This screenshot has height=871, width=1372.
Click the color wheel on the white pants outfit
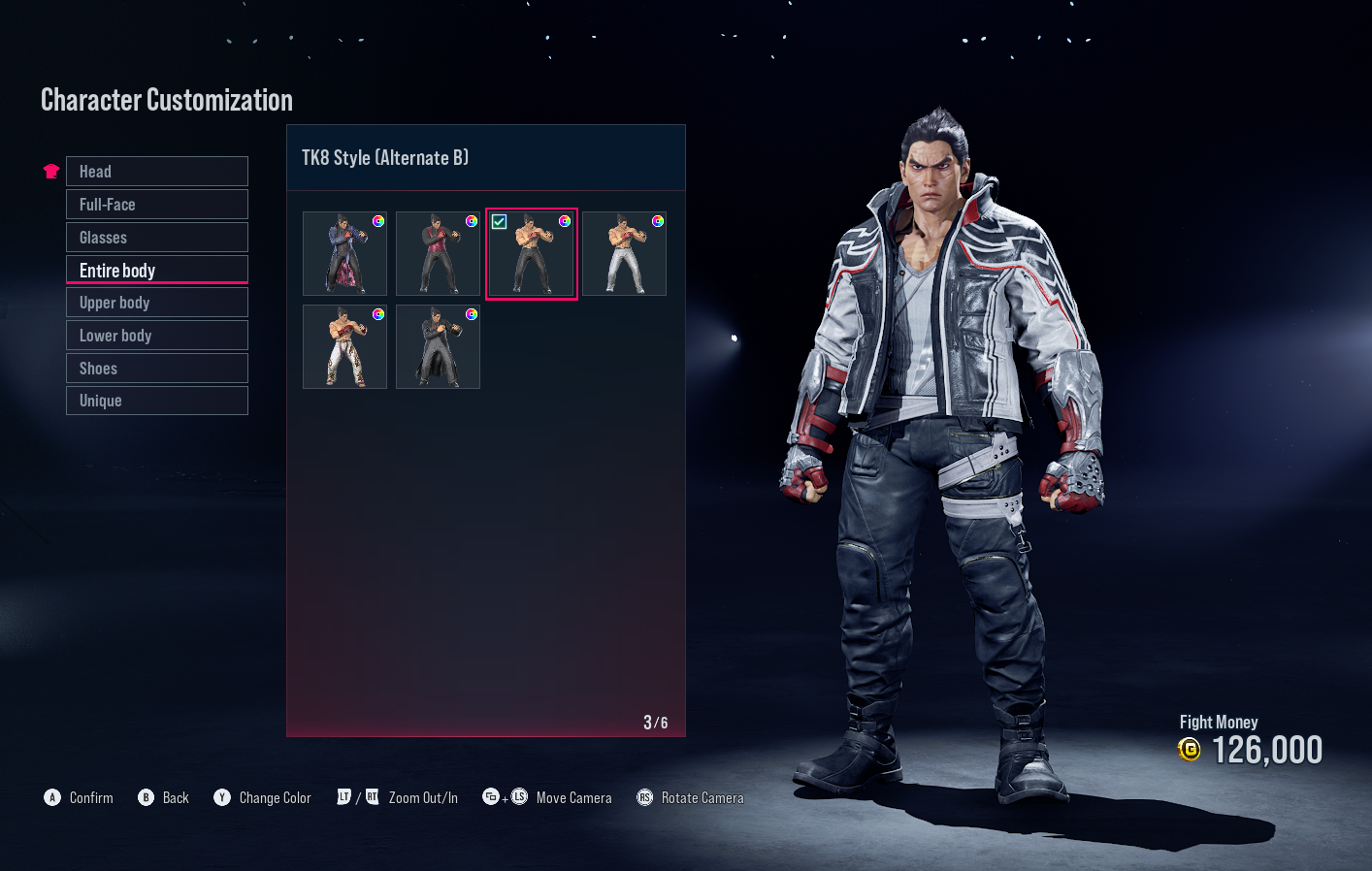(x=658, y=220)
